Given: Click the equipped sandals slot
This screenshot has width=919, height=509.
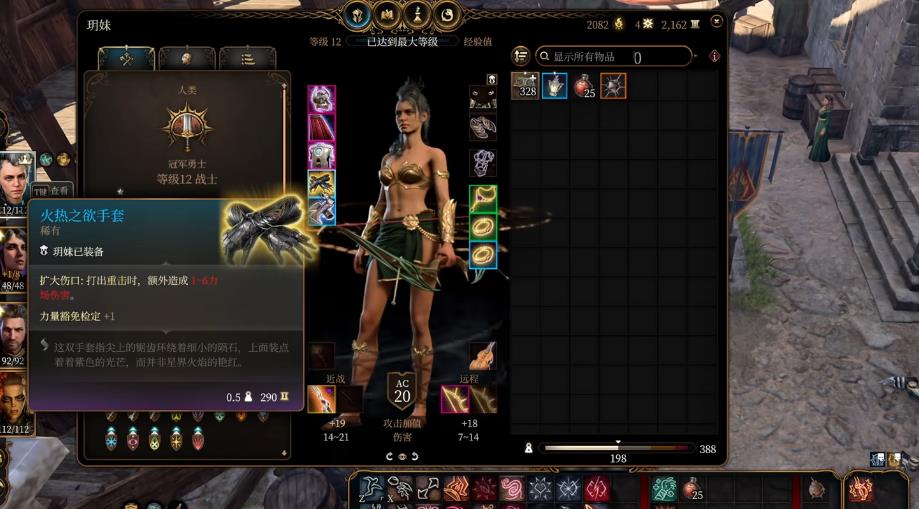Looking at the screenshot, I should click(x=483, y=127).
